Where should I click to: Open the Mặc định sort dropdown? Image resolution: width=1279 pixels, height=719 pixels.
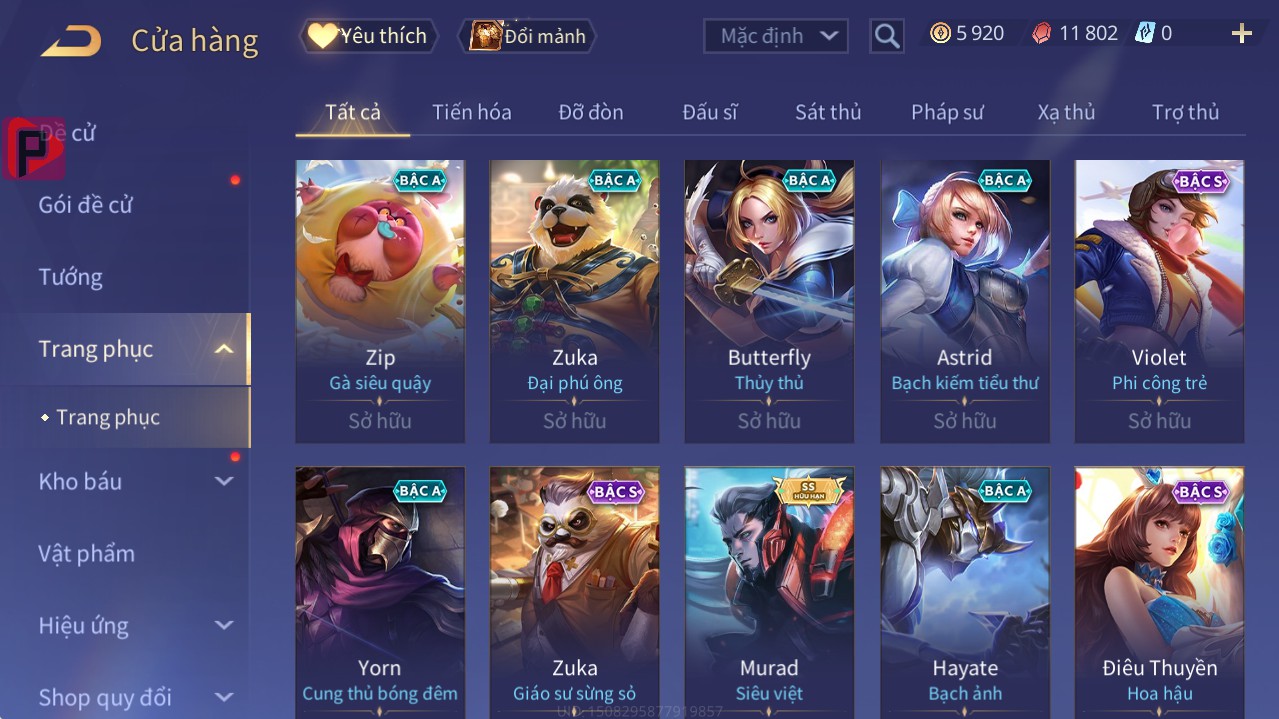tap(776, 36)
